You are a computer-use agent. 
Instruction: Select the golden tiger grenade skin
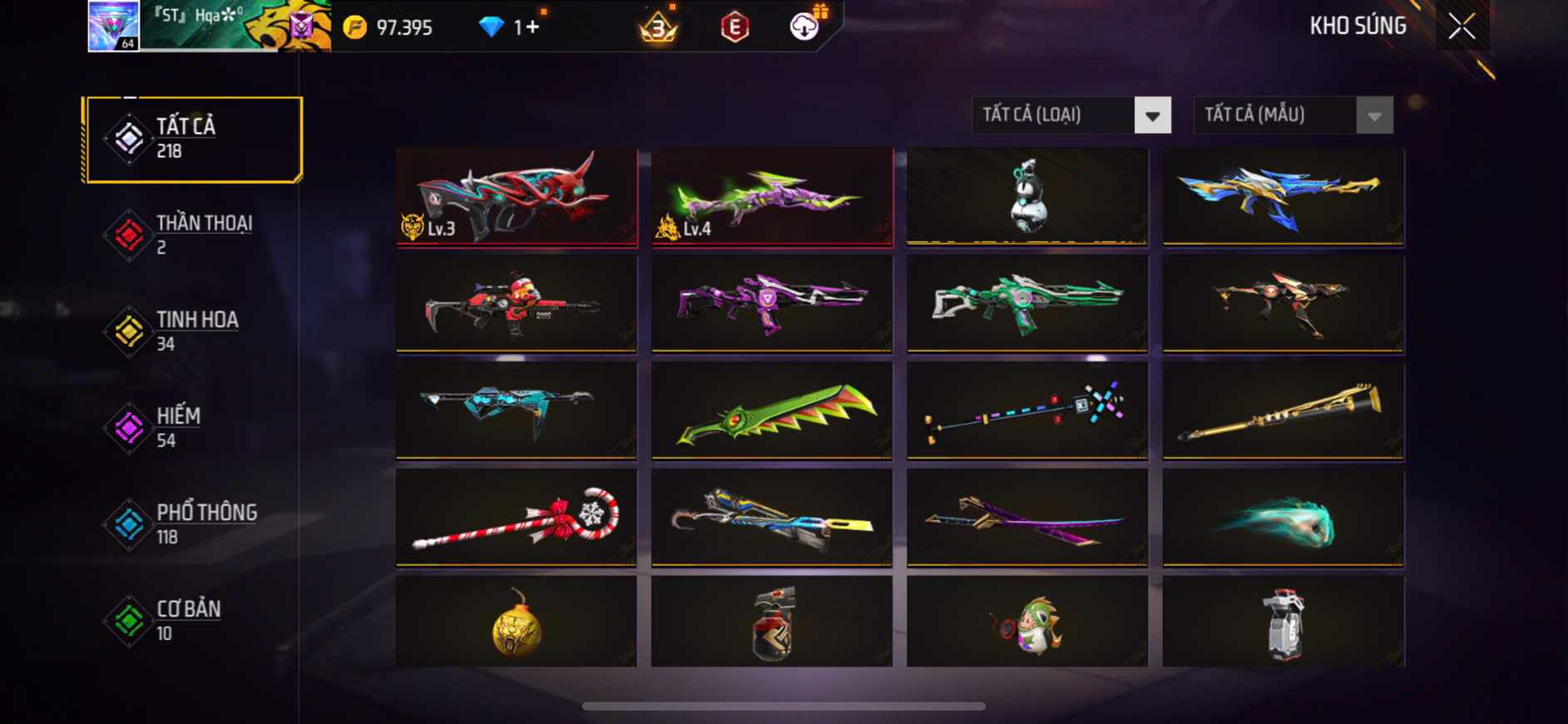(x=517, y=623)
